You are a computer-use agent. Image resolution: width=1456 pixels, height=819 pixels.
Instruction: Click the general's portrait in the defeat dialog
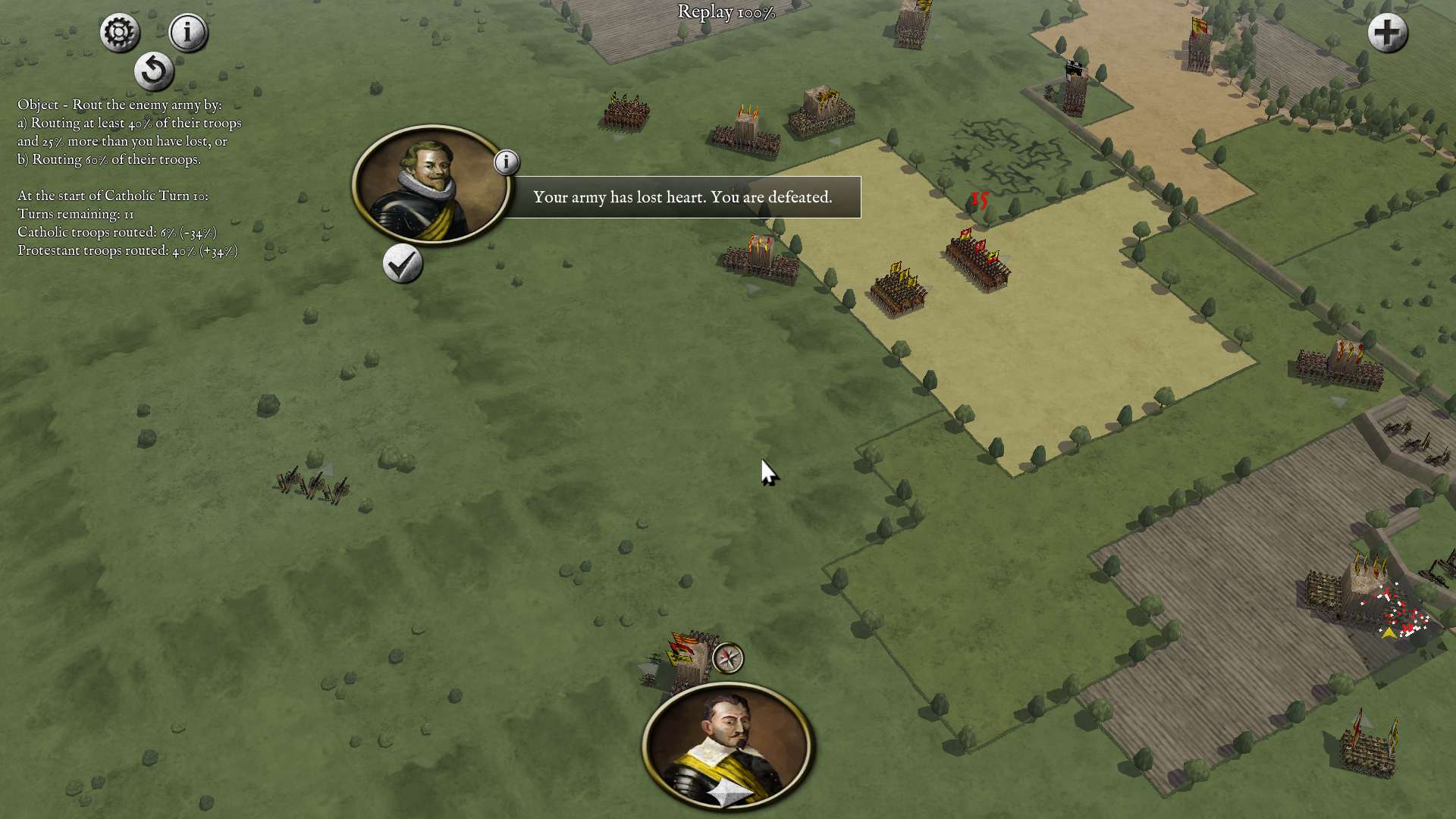pyautogui.click(x=431, y=184)
